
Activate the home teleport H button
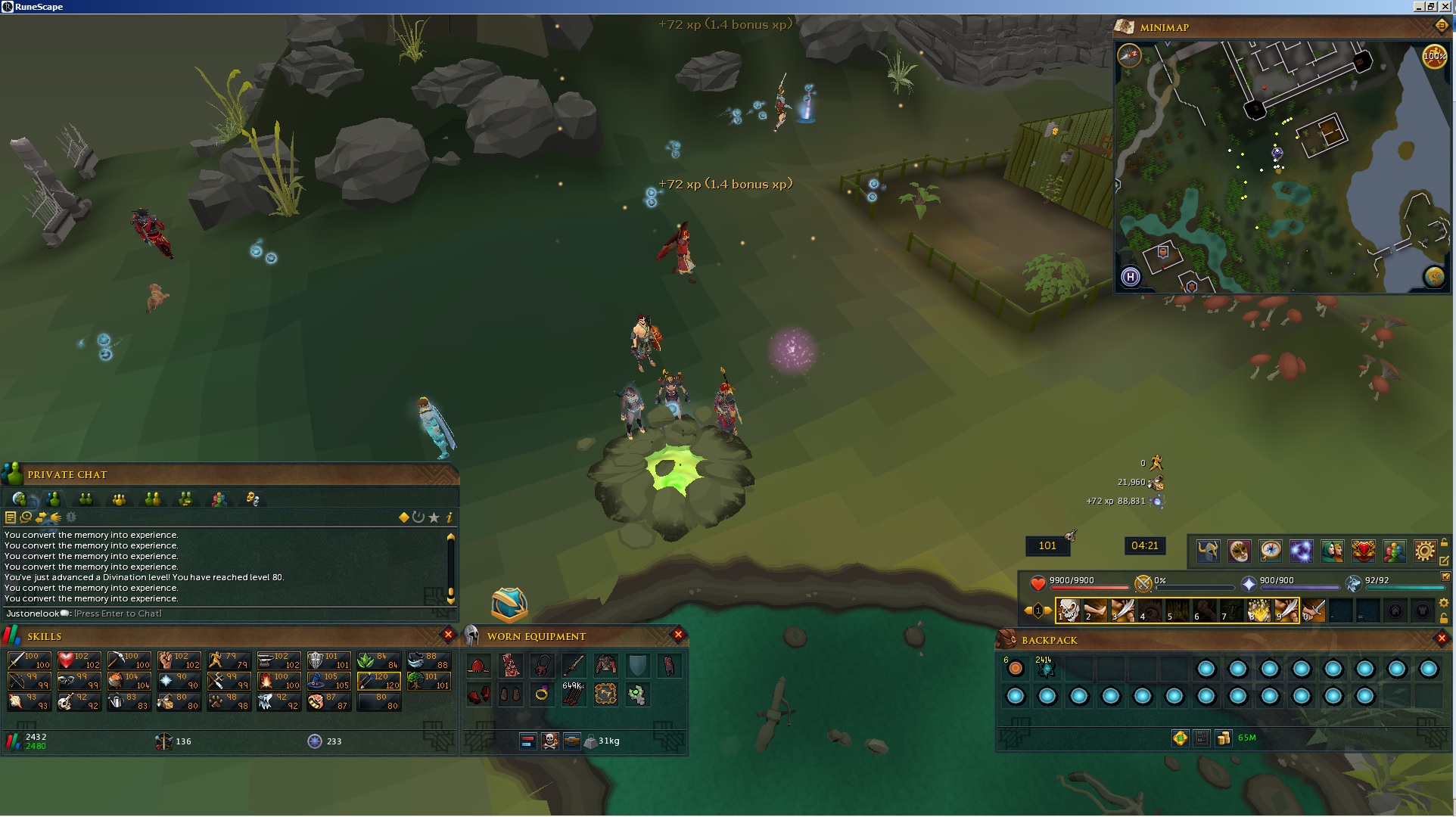click(x=1130, y=277)
